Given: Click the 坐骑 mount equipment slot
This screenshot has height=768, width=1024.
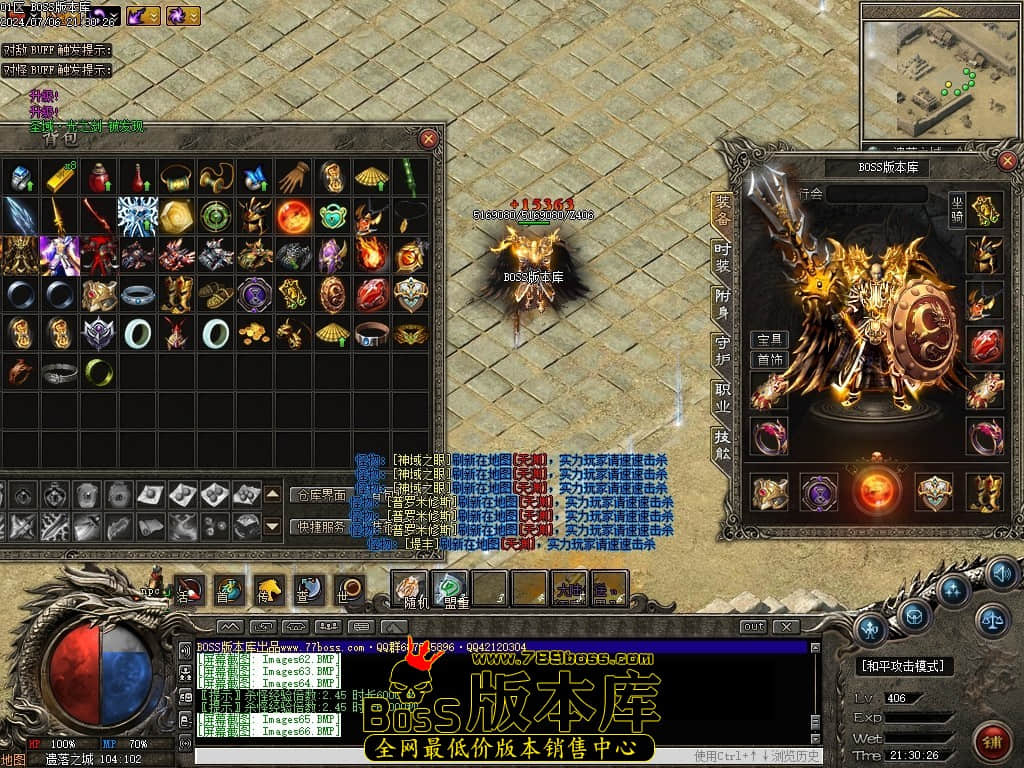Looking at the screenshot, I should coord(984,210).
